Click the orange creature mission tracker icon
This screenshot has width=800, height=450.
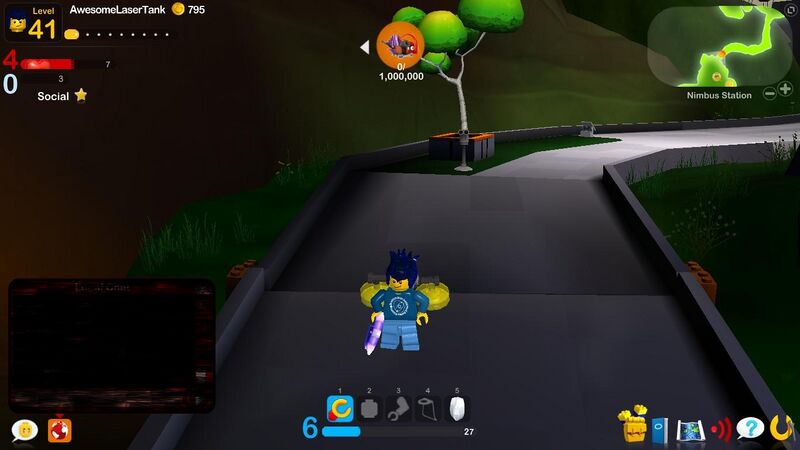400,45
